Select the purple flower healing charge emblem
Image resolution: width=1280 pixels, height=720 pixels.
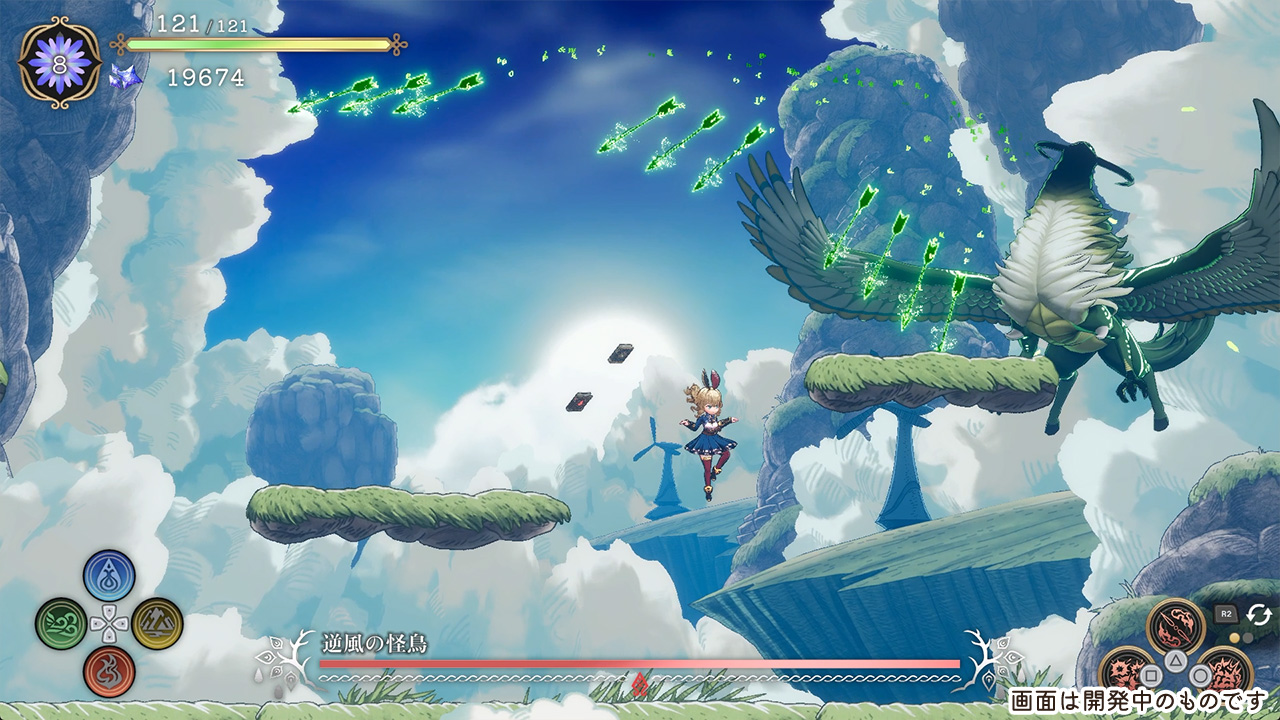[x=60, y=62]
